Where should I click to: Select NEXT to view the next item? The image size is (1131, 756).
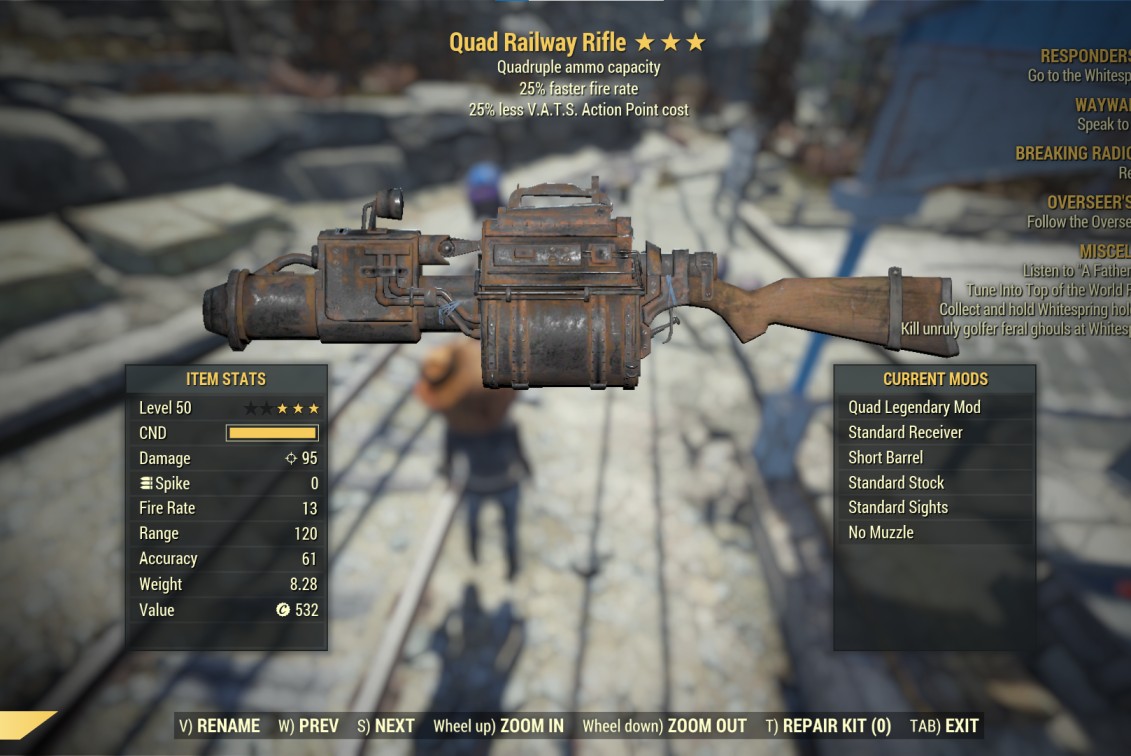385,726
